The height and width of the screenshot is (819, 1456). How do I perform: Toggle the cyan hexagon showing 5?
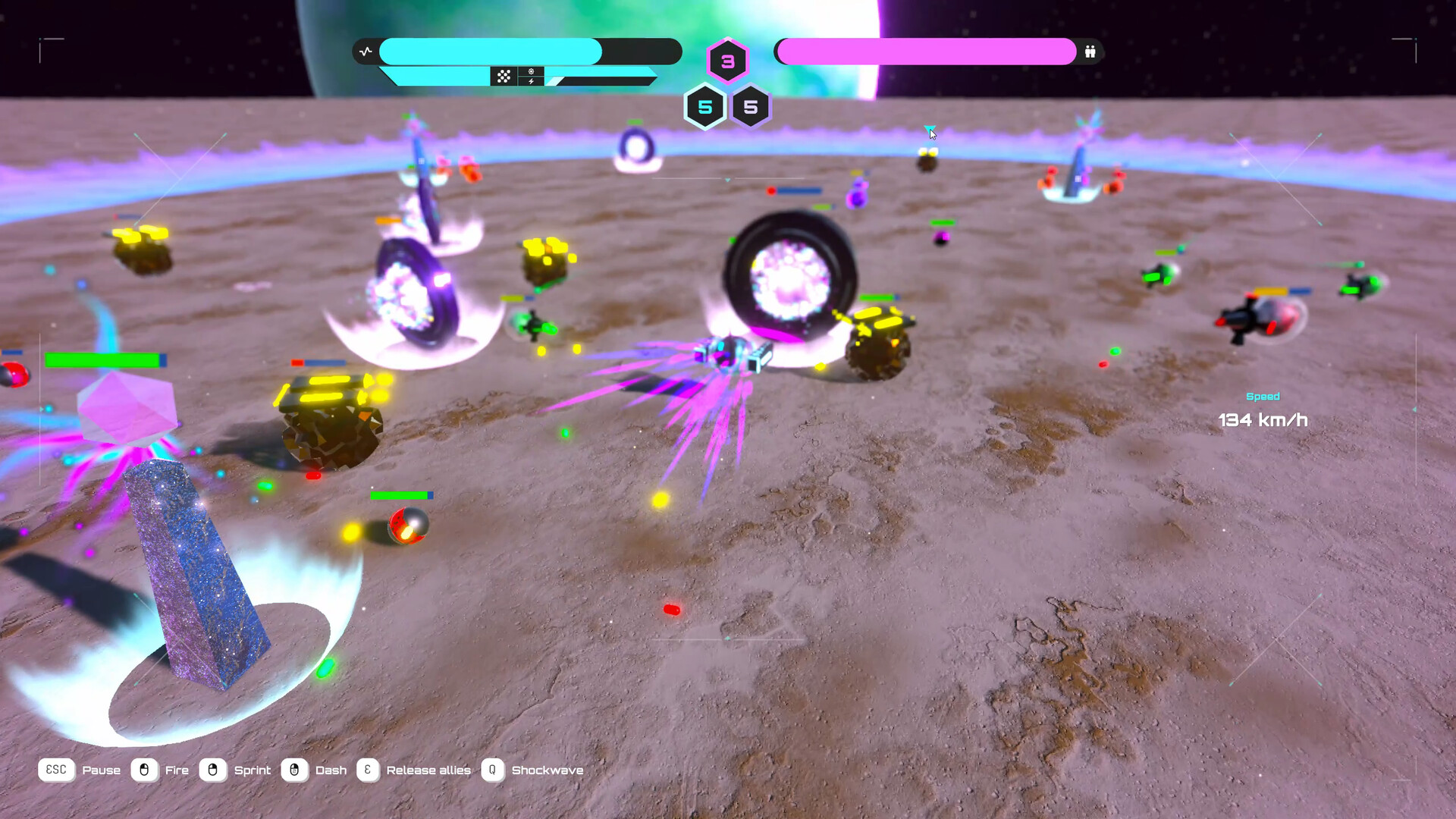coord(705,107)
